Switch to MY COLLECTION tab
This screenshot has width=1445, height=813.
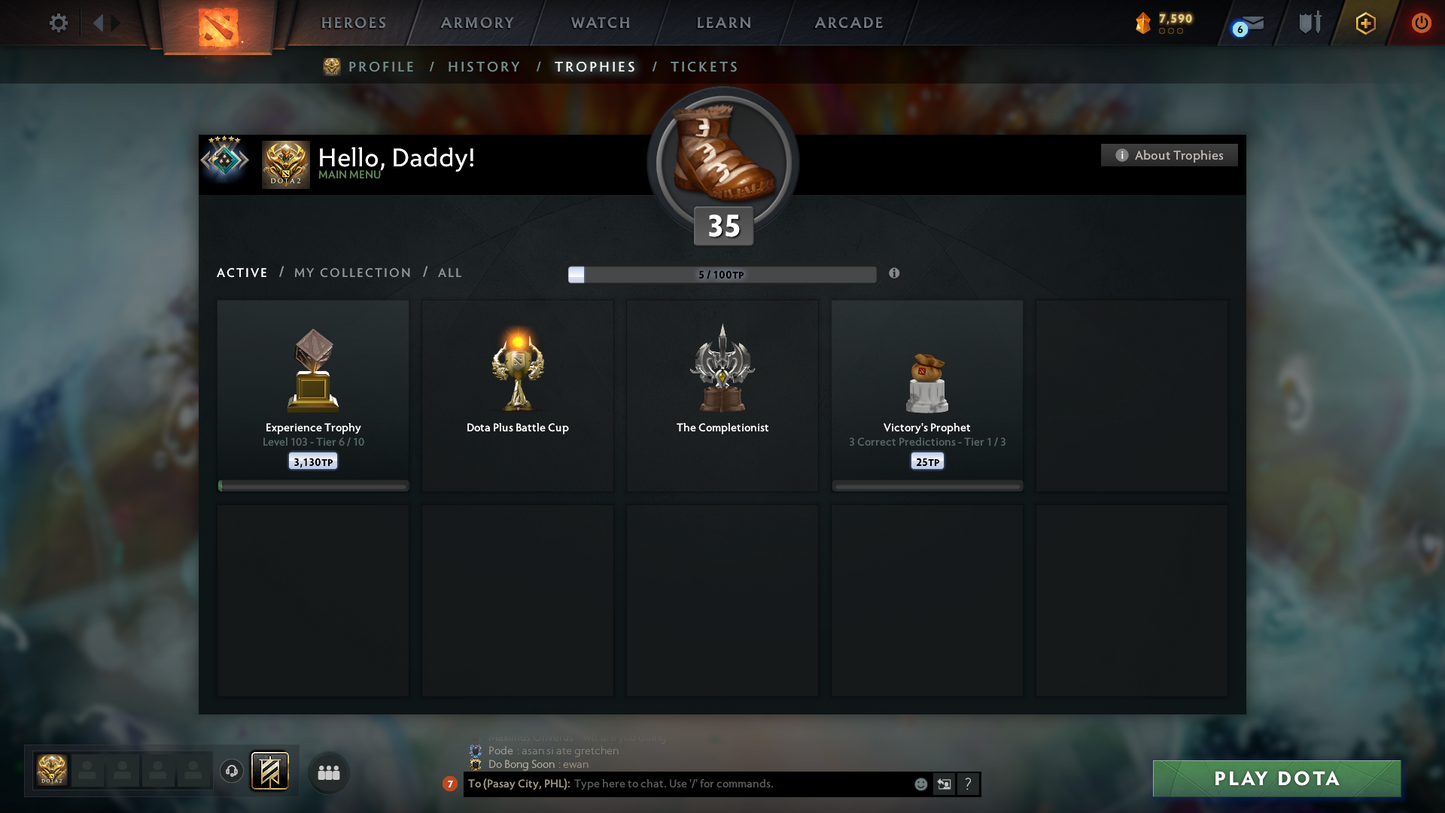[352, 272]
